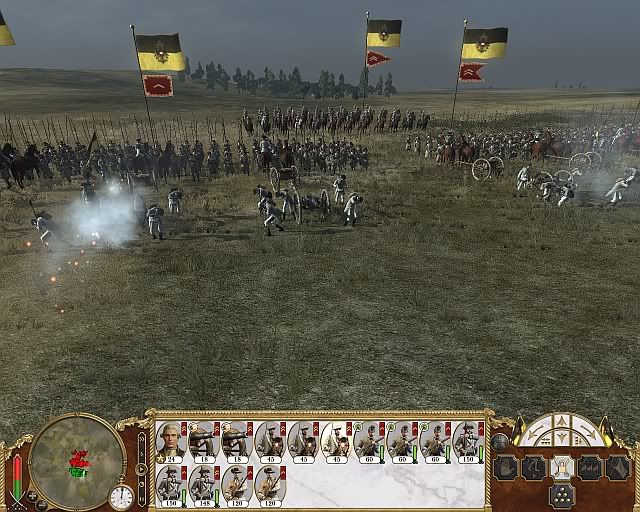The image size is (640, 512).
Task: Open the pocket watch battle timer
Action: (x=121, y=496)
